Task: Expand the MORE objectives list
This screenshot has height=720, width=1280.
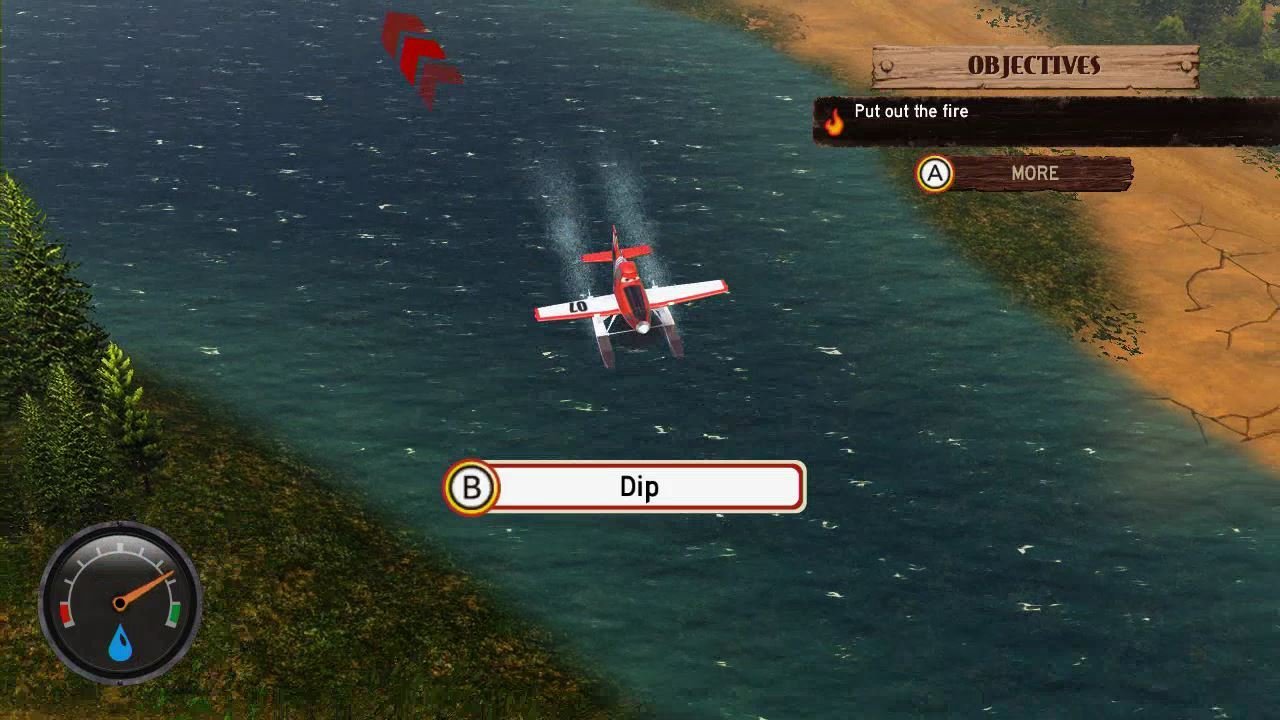Action: point(1035,173)
